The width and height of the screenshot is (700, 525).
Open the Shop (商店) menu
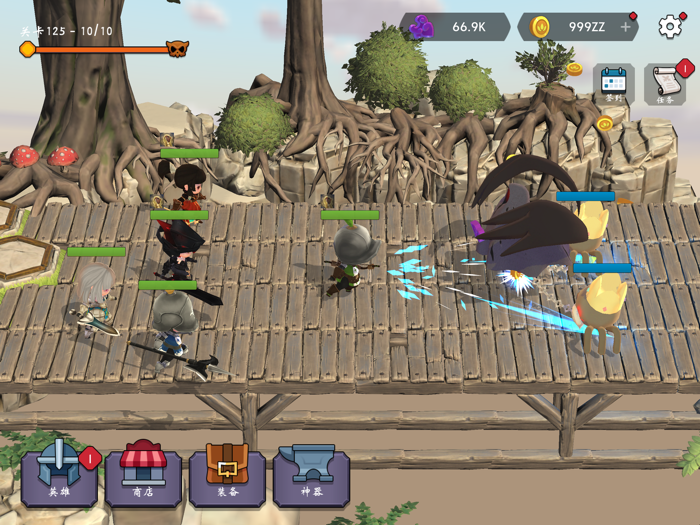[x=143, y=475]
